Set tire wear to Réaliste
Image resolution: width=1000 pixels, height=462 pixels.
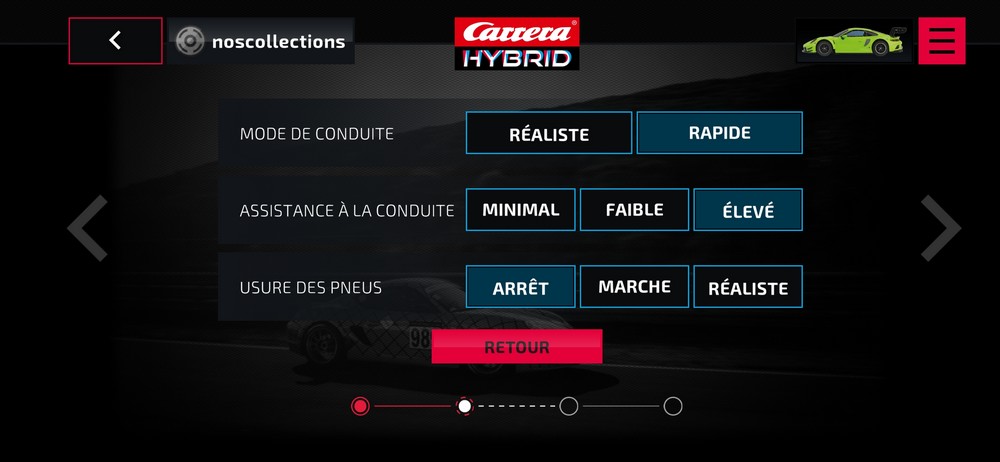(748, 287)
